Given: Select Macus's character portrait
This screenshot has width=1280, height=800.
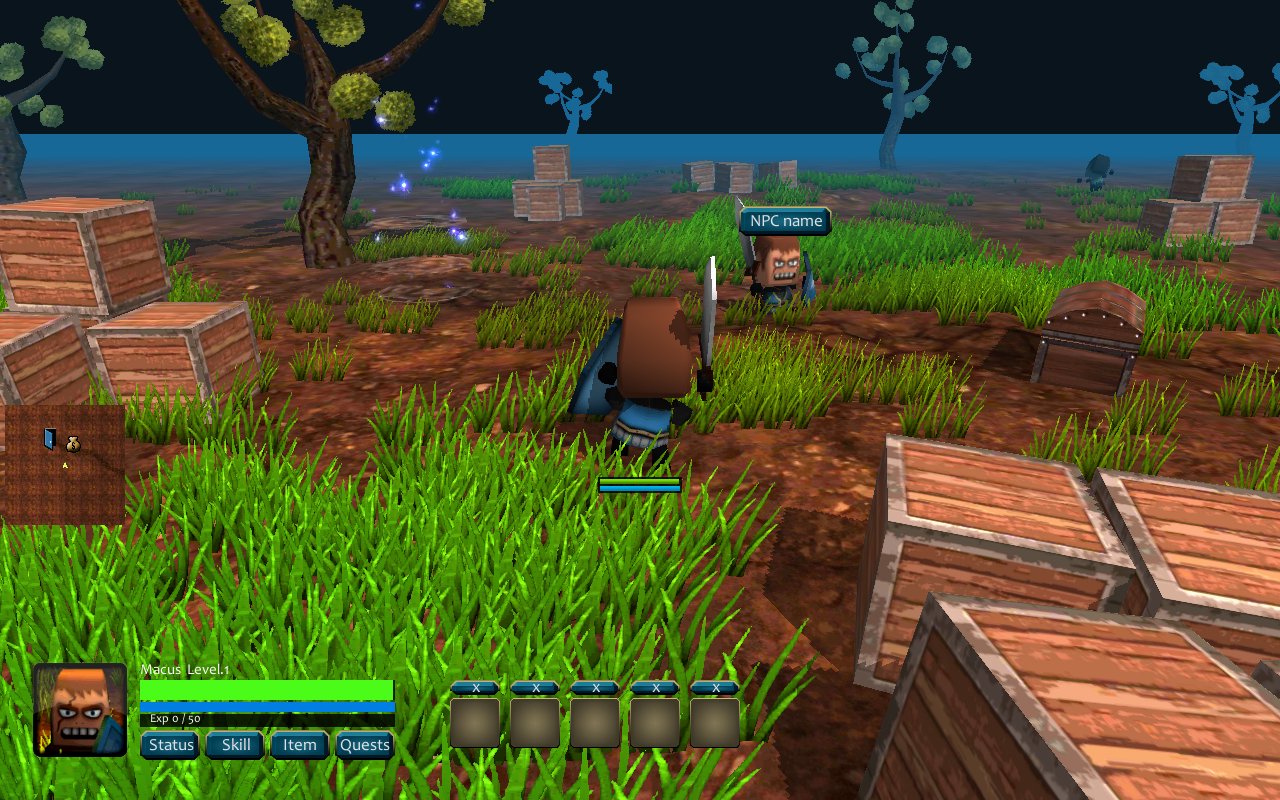Looking at the screenshot, I should pos(80,710).
